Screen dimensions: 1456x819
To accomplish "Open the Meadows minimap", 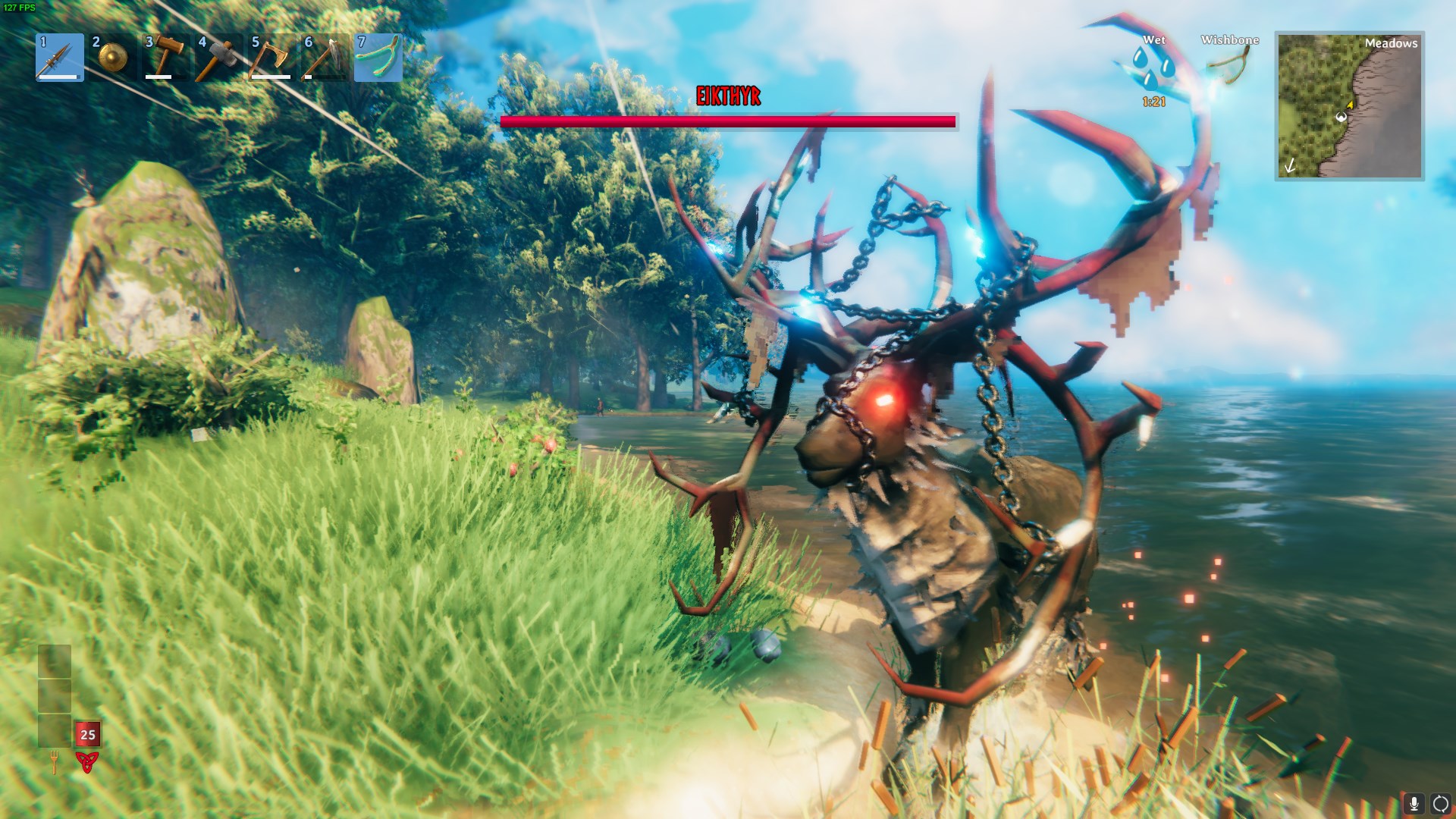I will [x=1349, y=105].
